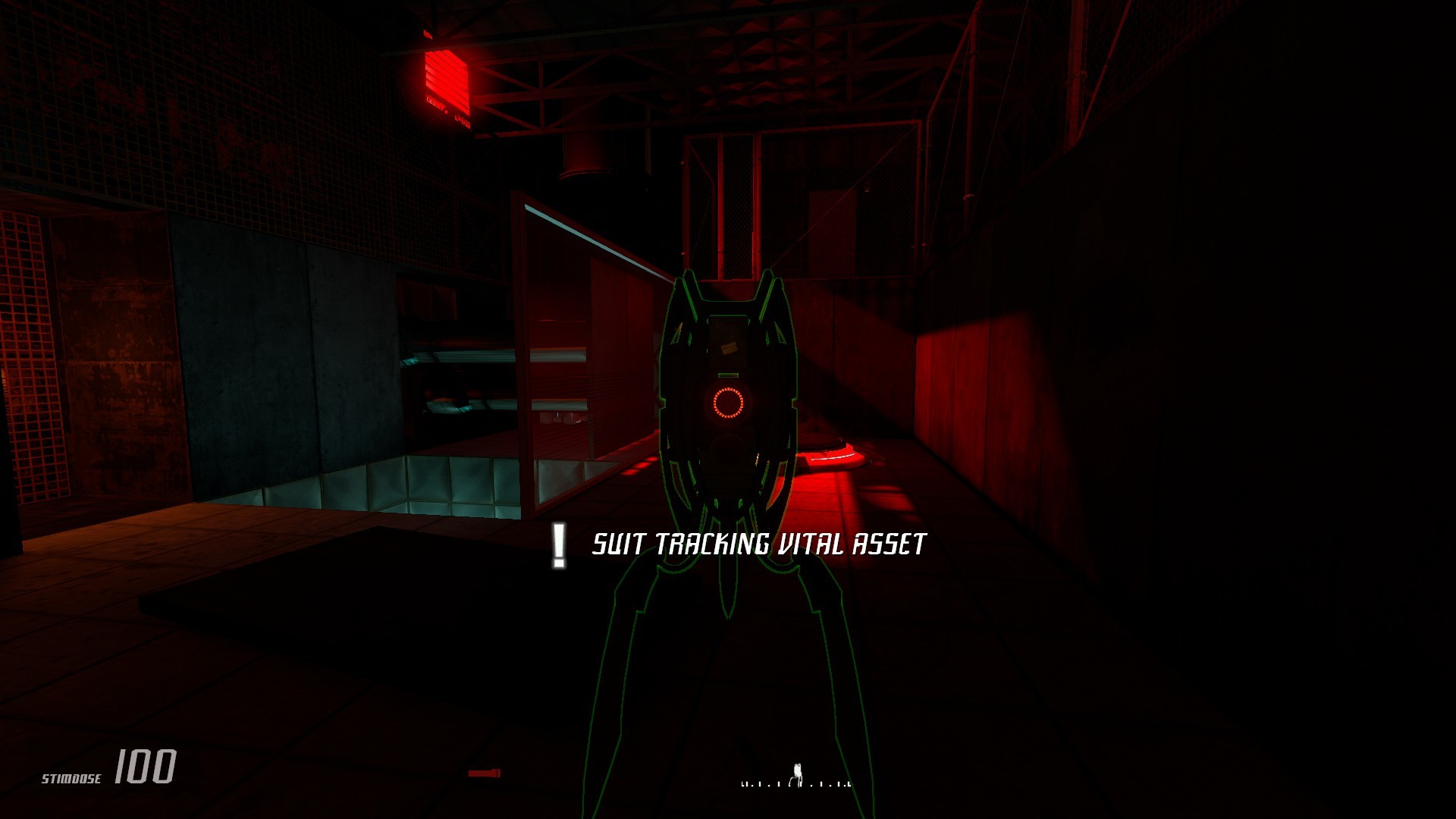
Task: Toggle the lit glass-block floor panel
Action: click(x=440, y=478)
